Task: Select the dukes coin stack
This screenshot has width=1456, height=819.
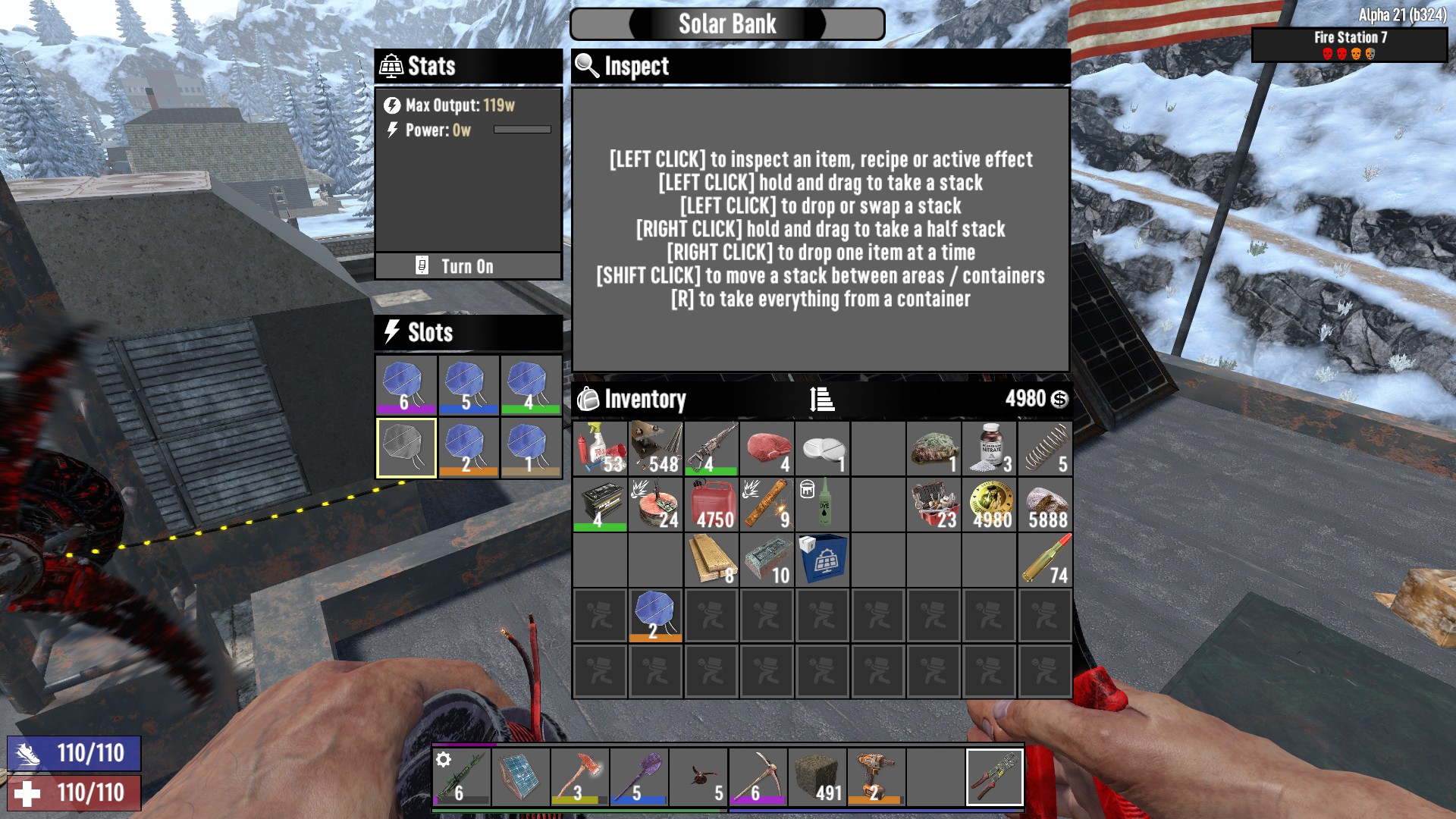Action: click(990, 504)
